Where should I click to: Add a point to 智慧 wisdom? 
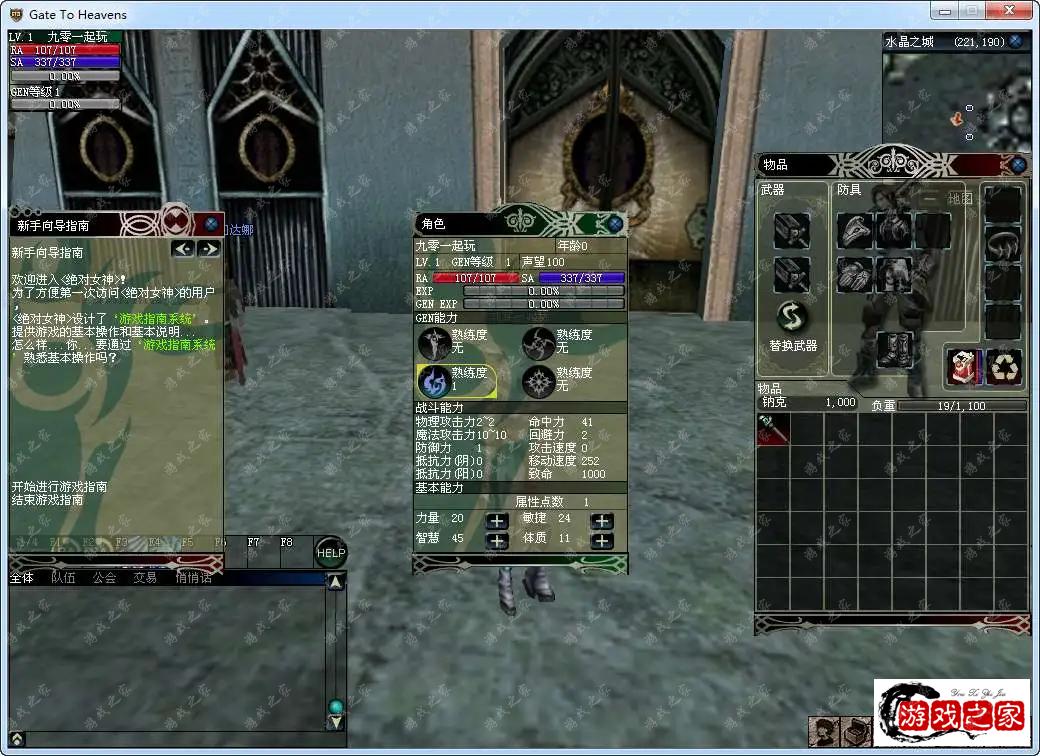click(x=497, y=540)
